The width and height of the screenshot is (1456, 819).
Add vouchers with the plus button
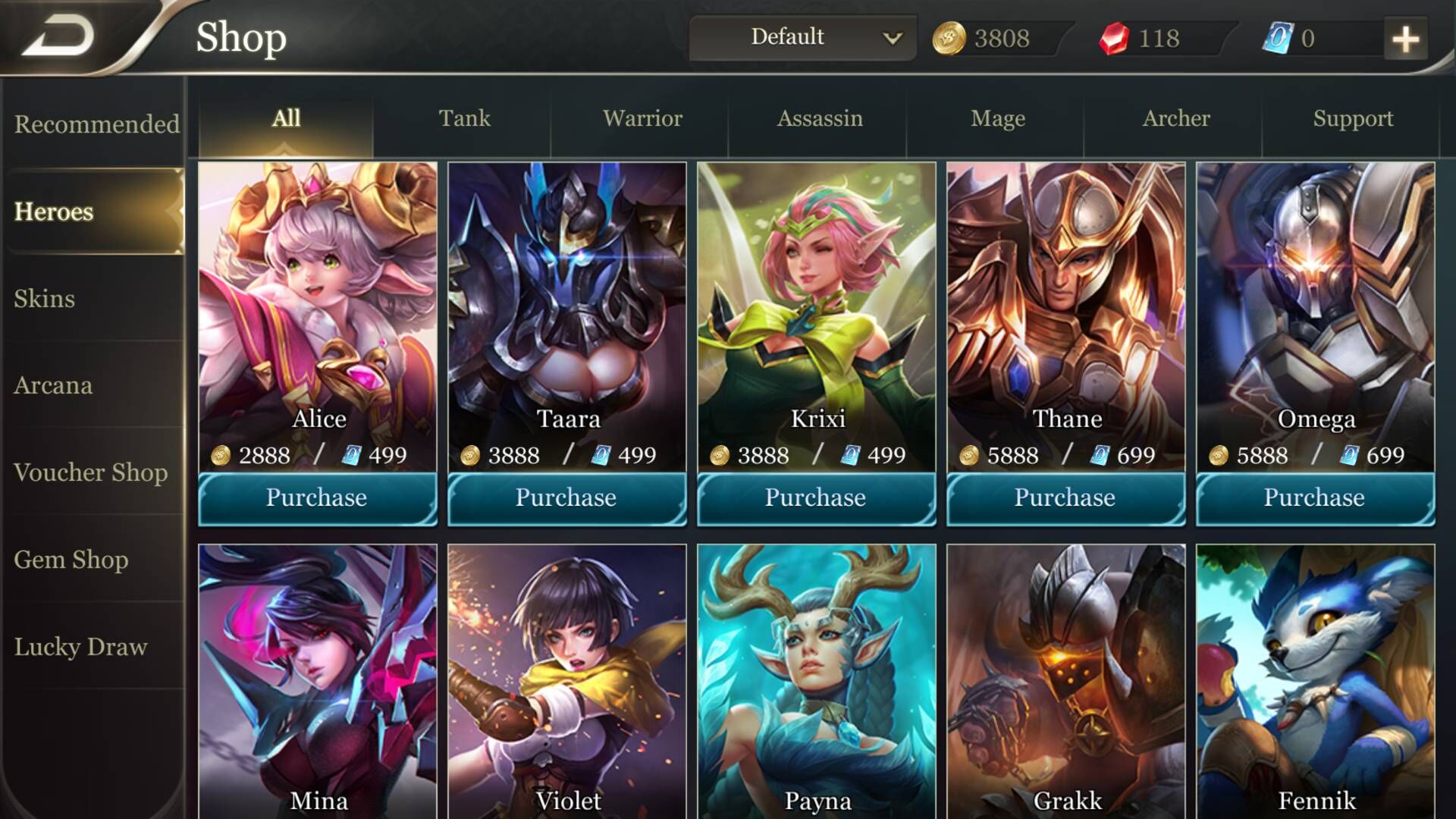1405,39
